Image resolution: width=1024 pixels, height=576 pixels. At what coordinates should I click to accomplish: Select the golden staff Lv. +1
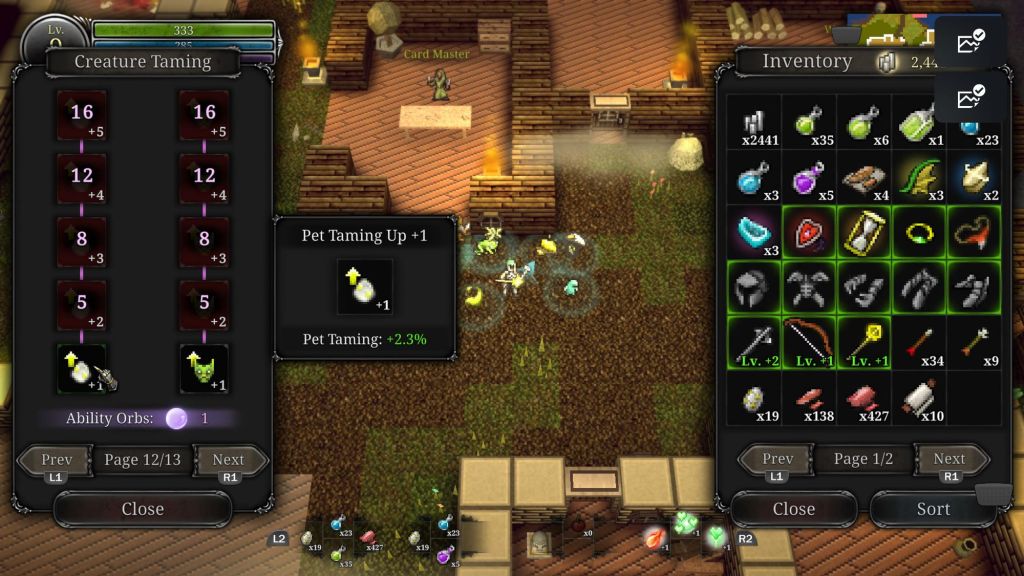(864, 342)
